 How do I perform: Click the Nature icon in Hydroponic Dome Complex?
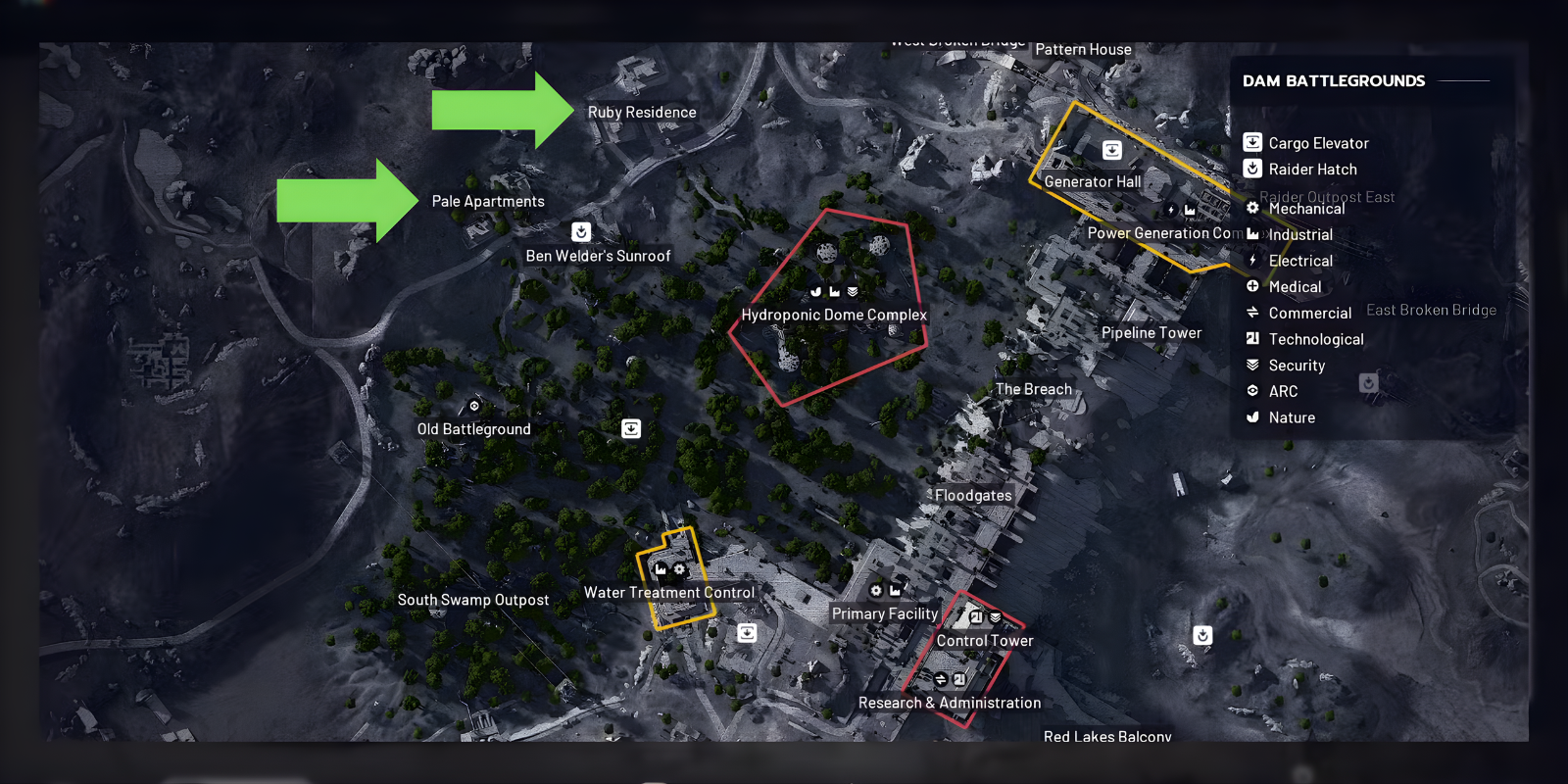[x=815, y=290]
